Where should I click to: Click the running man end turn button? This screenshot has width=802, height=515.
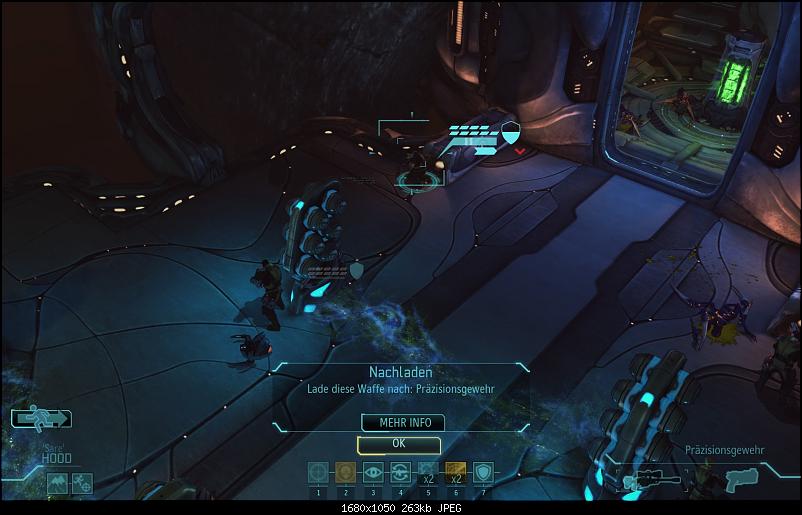[41, 418]
